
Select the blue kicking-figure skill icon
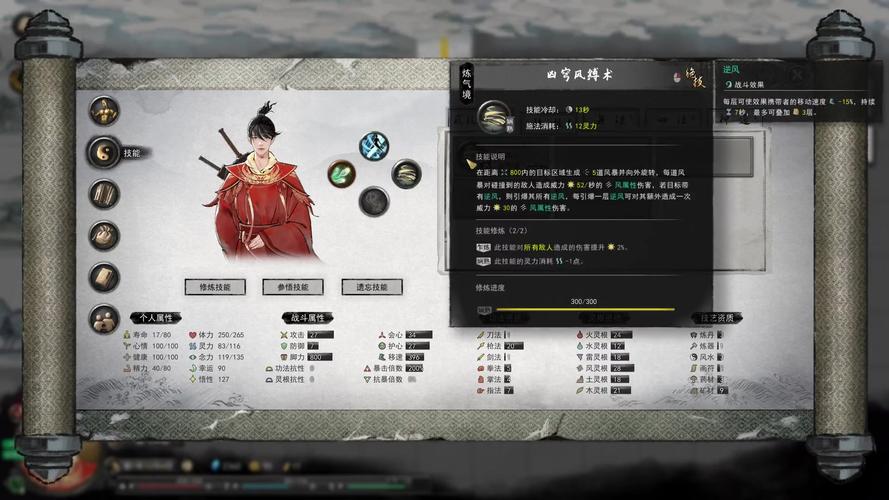pos(374,146)
